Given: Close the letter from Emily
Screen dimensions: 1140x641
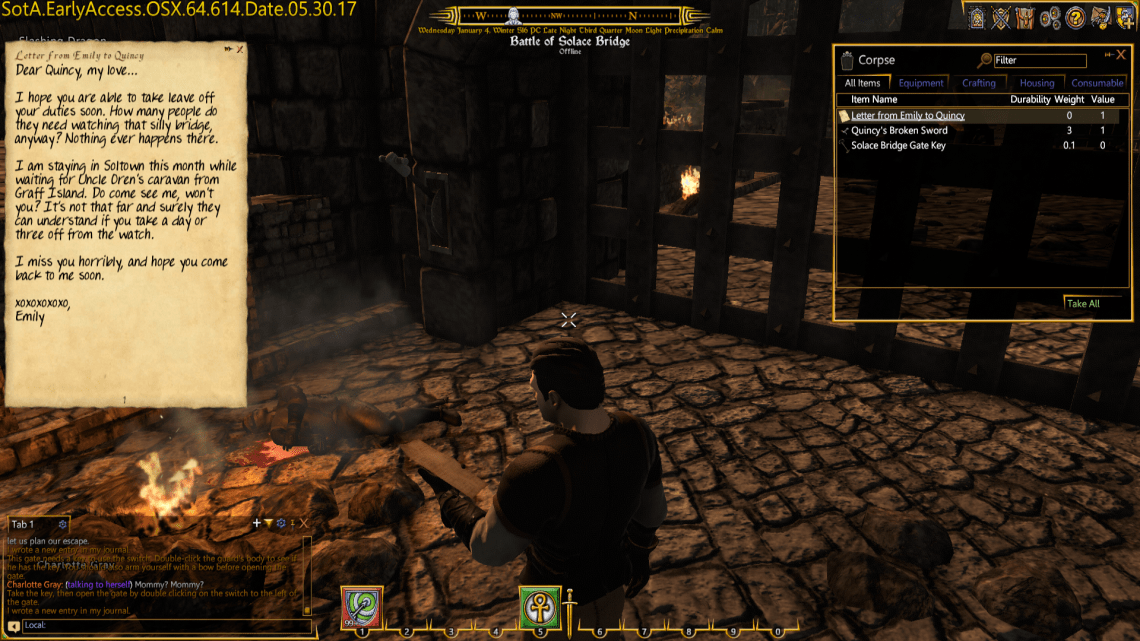Looking at the screenshot, I should pos(240,48).
